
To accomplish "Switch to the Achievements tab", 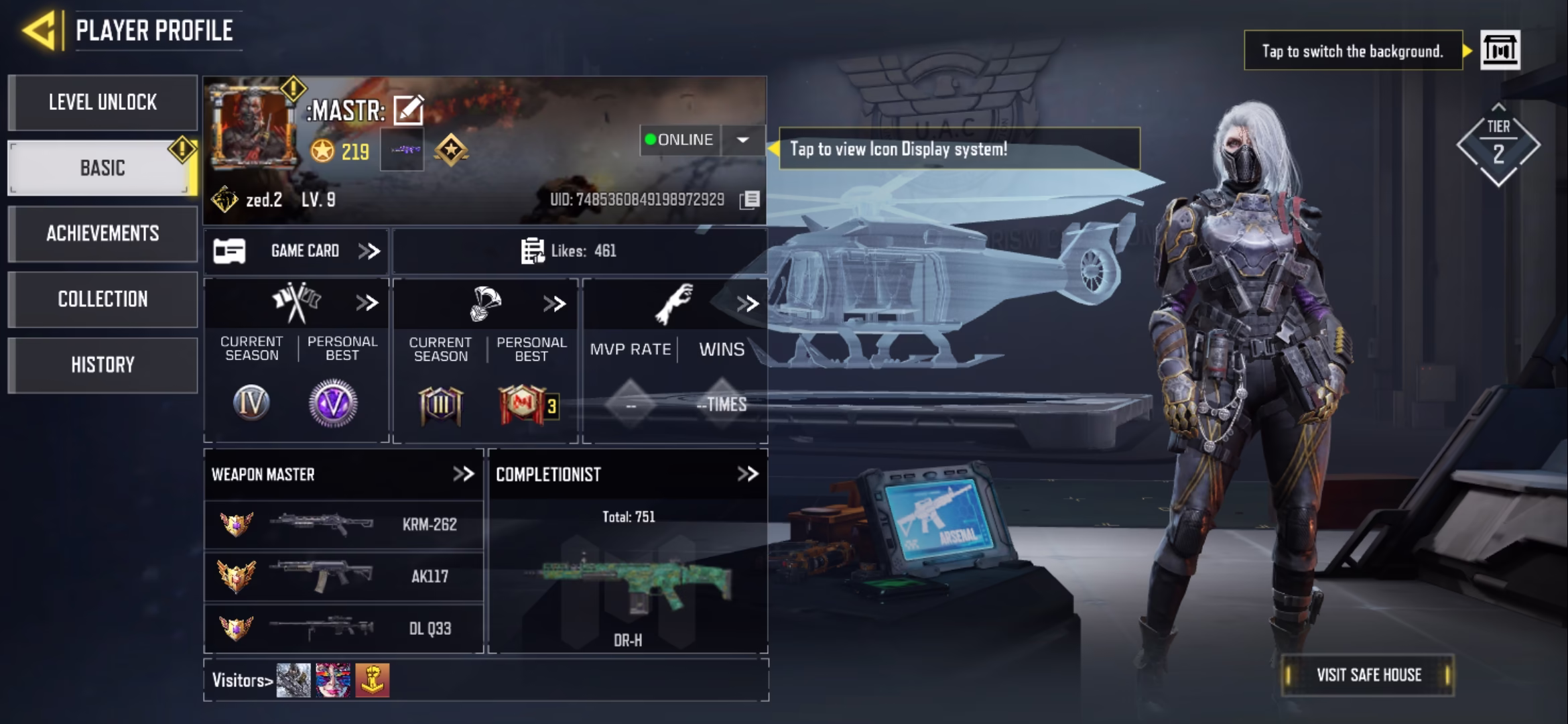I will pyautogui.click(x=103, y=233).
